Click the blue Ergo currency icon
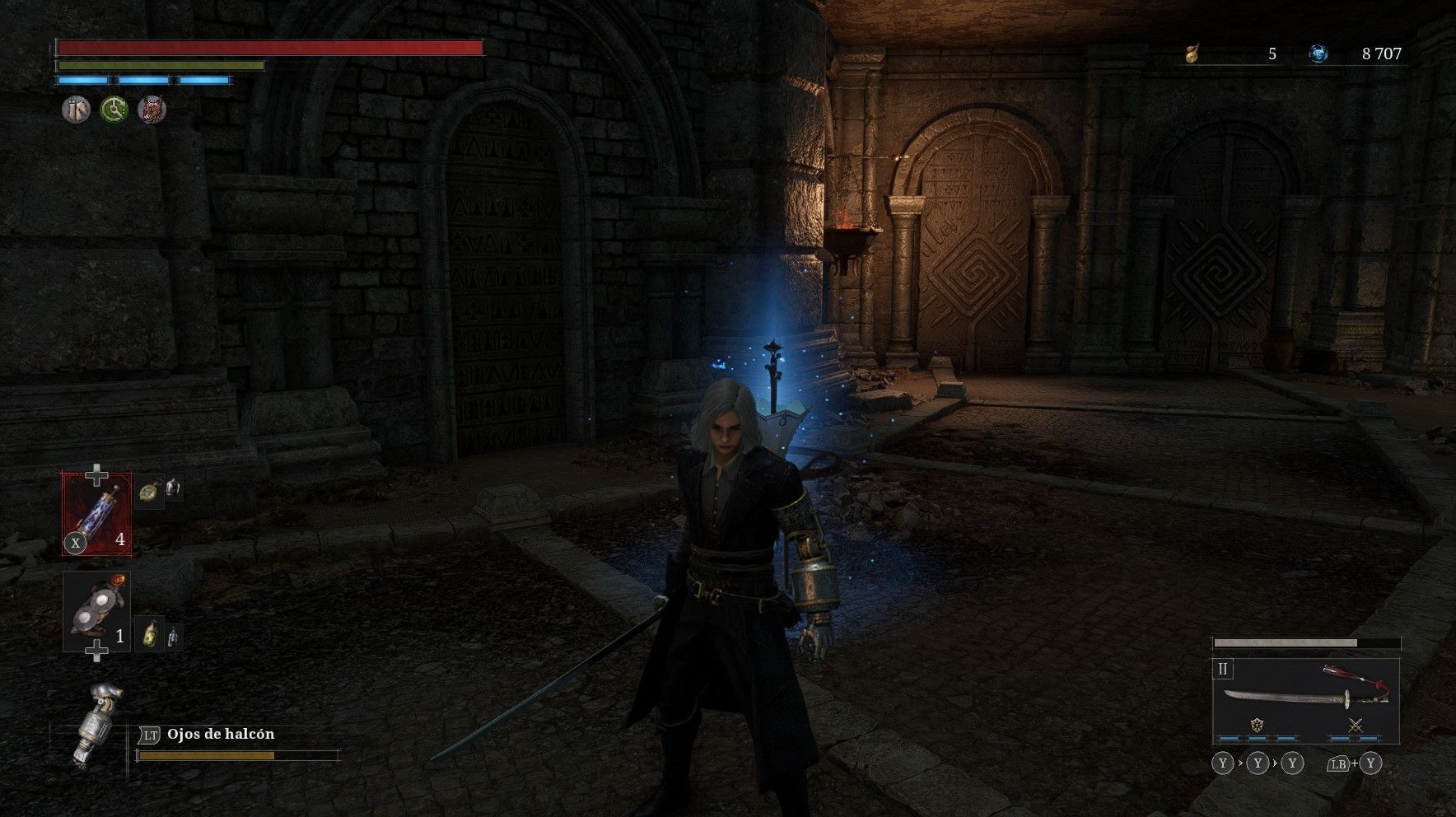Image resolution: width=1456 pixels, height=817 pixels. (x=1318, y=54)
